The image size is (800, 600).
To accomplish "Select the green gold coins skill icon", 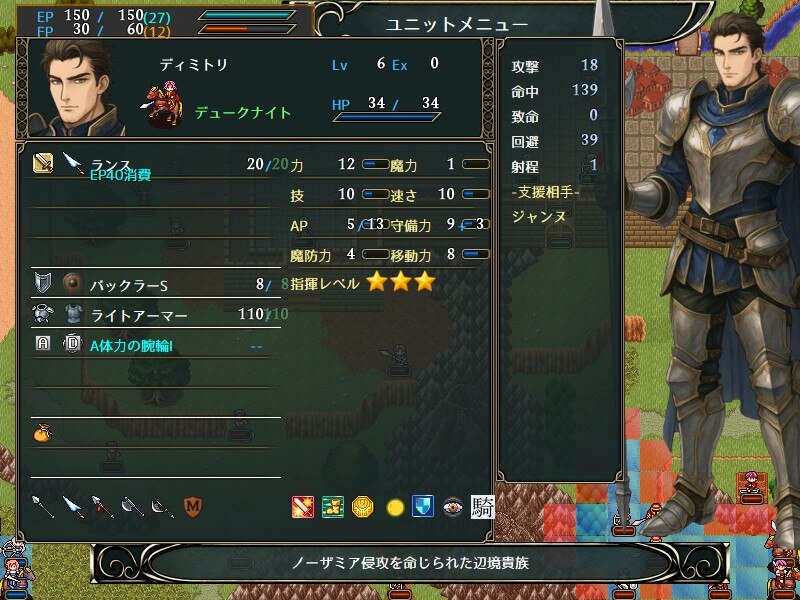I will (333, 507).
